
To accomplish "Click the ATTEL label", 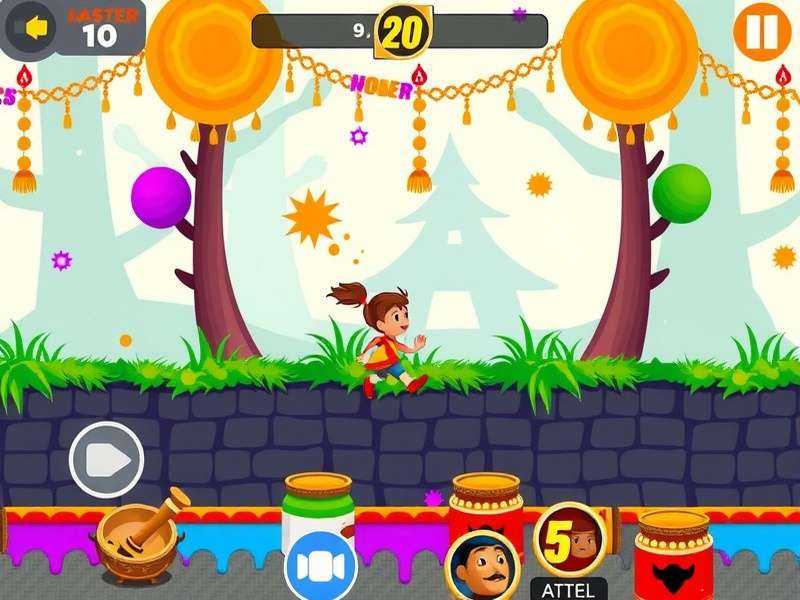I will pyautogui.click(x=568, y=590).
